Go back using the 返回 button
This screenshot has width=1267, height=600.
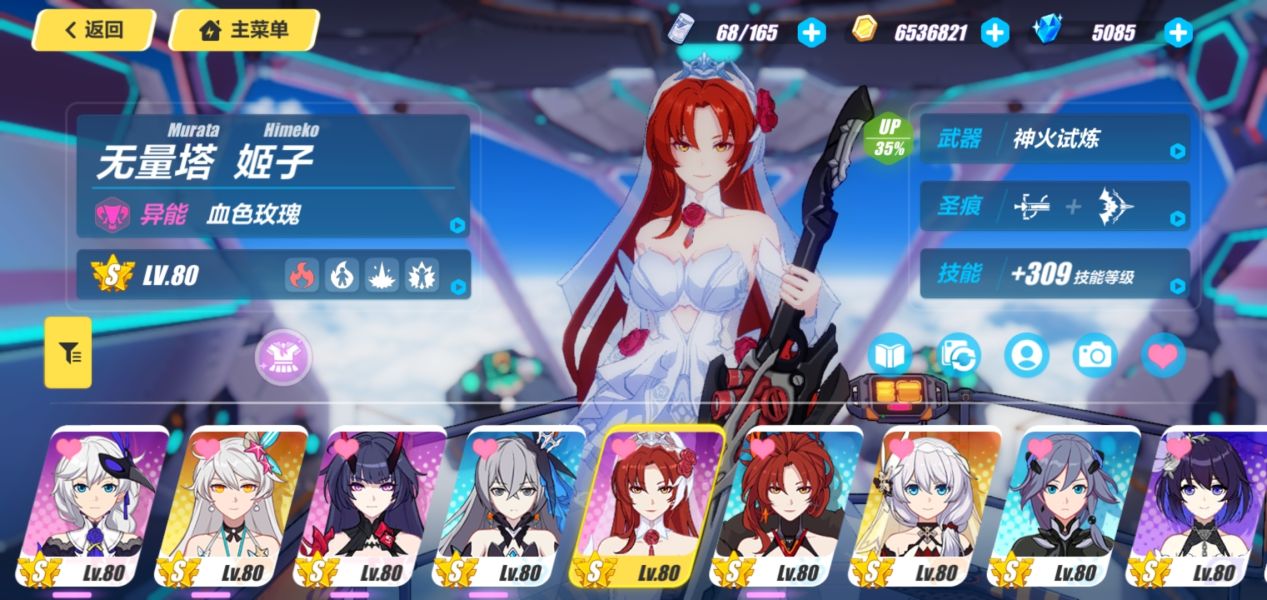pos(93,30)
